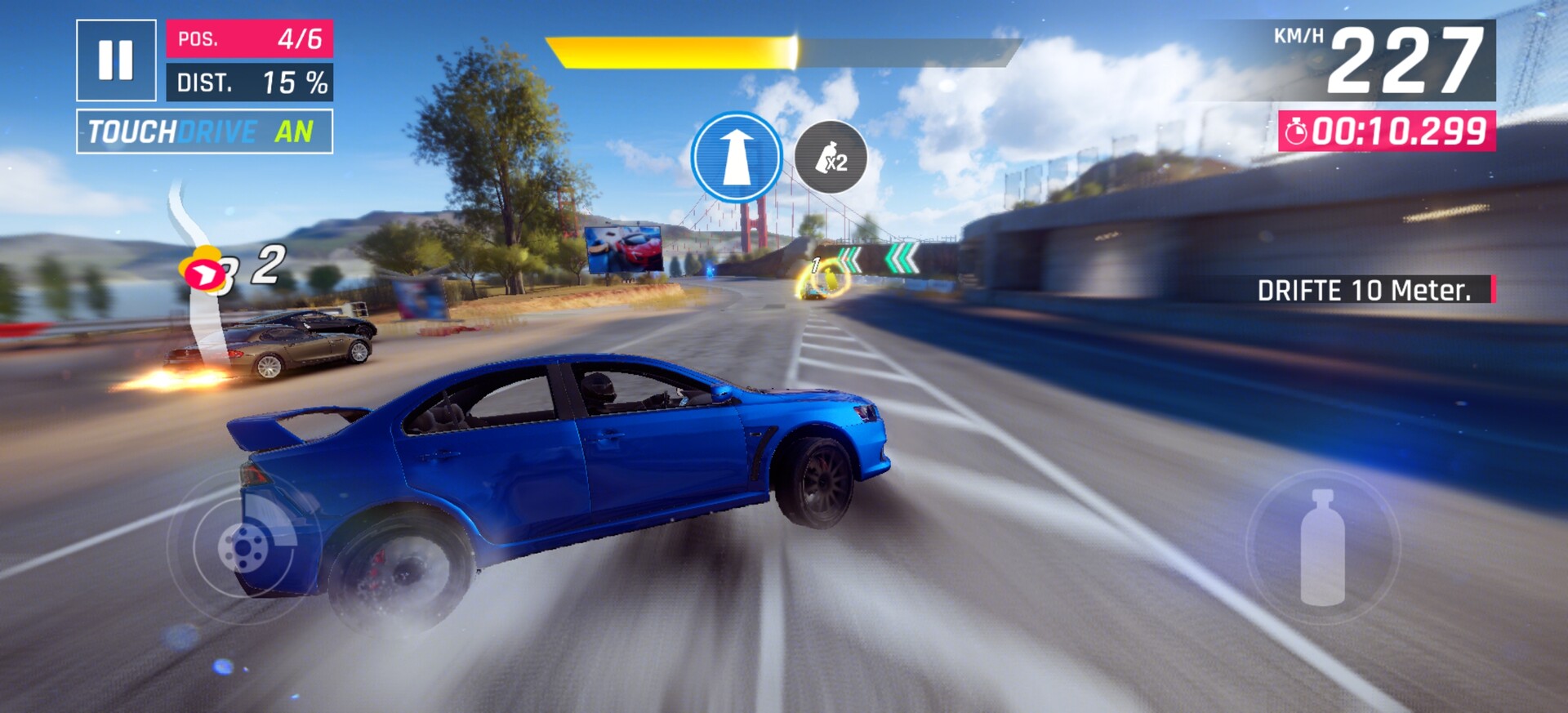Image resolution: width=1568 pixels, height=713 pixels.
Task: Activate the nitro bottle boost button
Action: click(x=1322, y=547)
